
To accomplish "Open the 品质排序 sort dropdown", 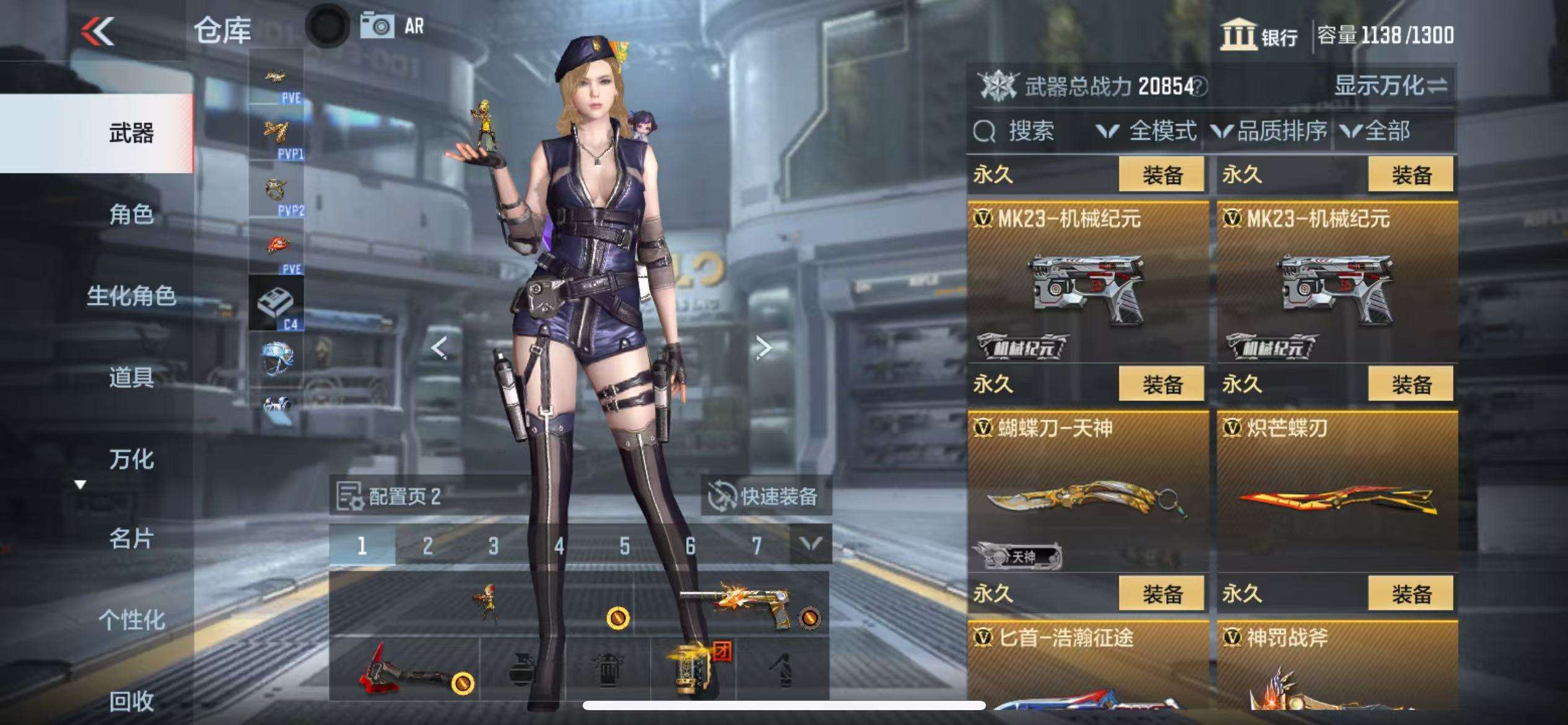I will click(1270, 131).
